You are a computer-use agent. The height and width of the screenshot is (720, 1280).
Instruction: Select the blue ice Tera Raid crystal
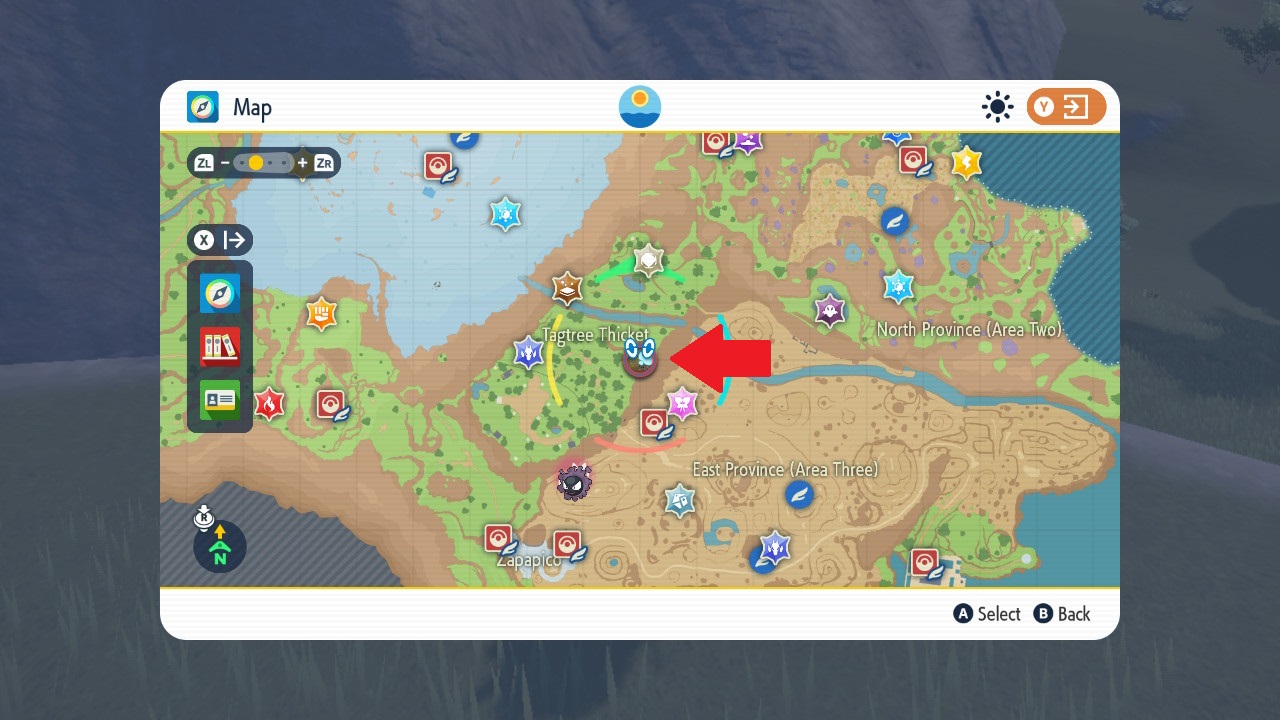point(505,213)
